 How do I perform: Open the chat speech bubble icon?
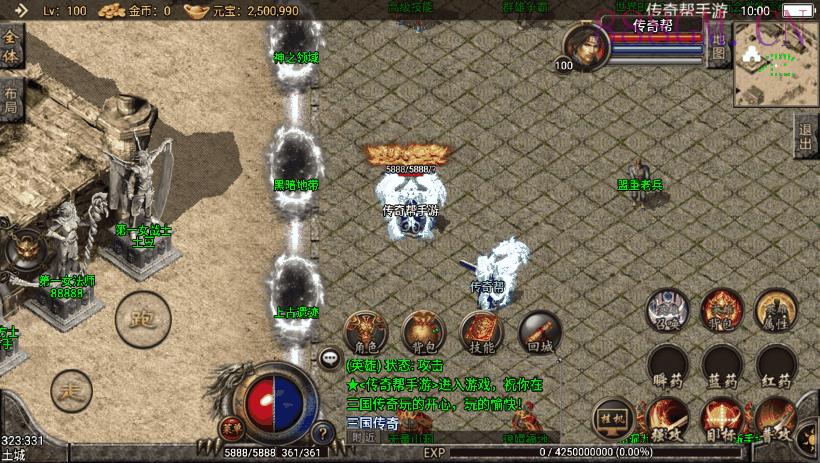tap(329, 357)
